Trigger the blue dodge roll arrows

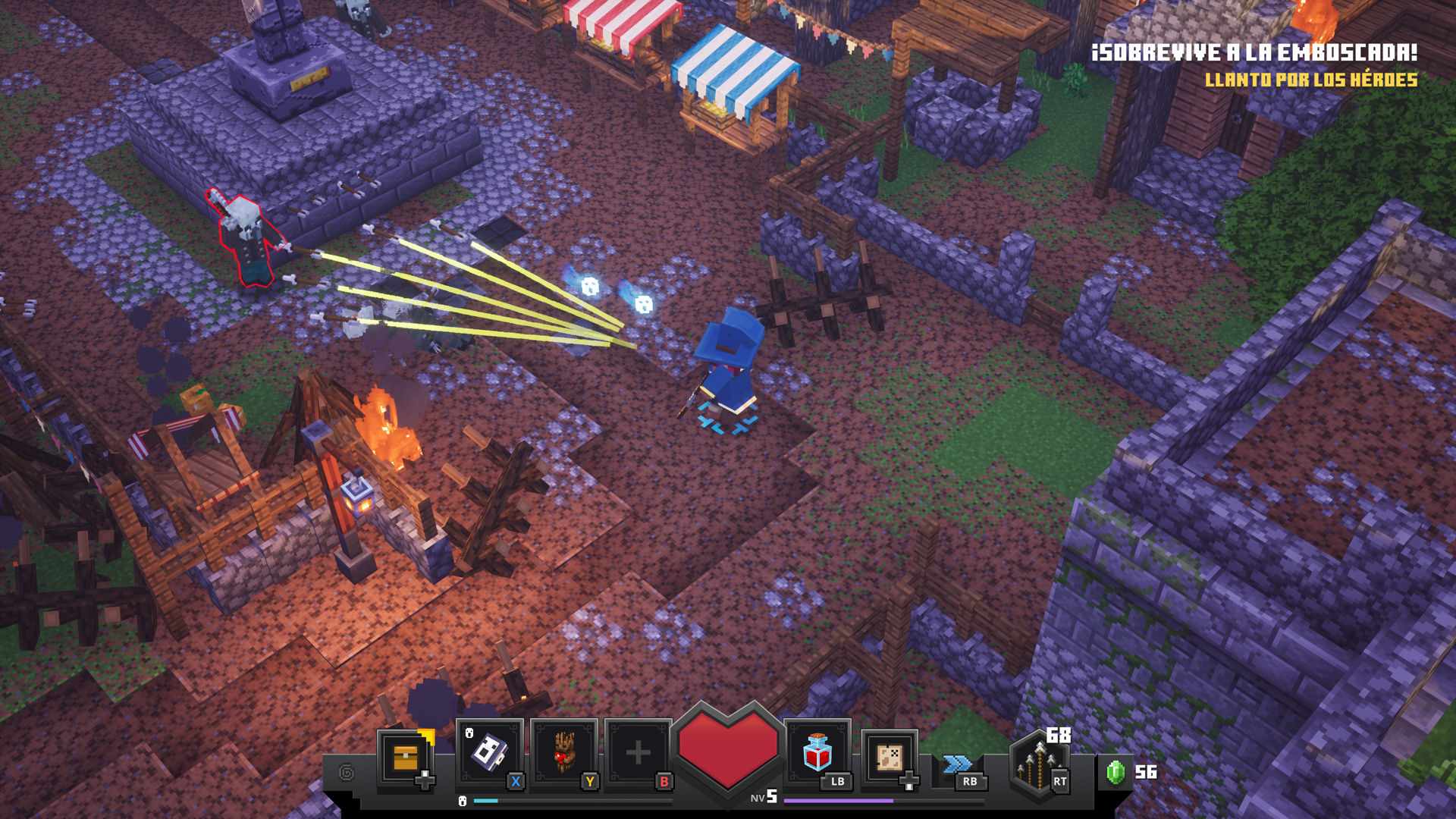(957, 764)
